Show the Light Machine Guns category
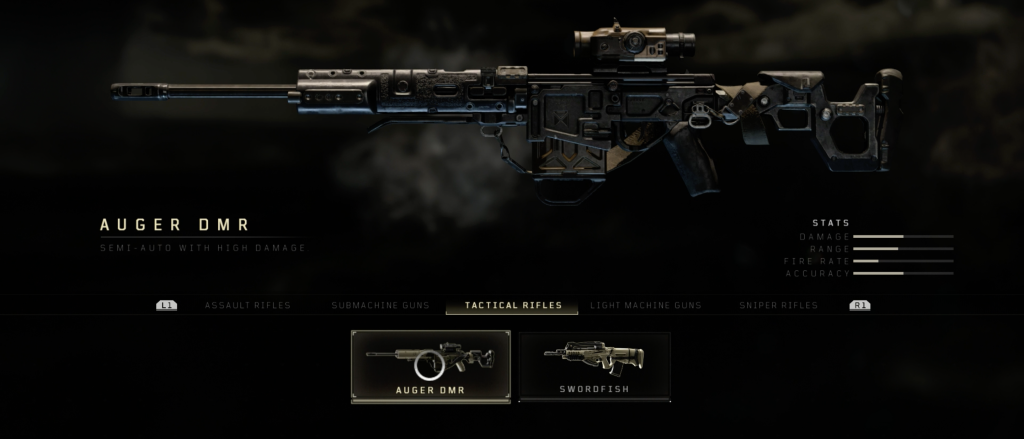The width and height of the screenshot is (1024, 439). 645,305
